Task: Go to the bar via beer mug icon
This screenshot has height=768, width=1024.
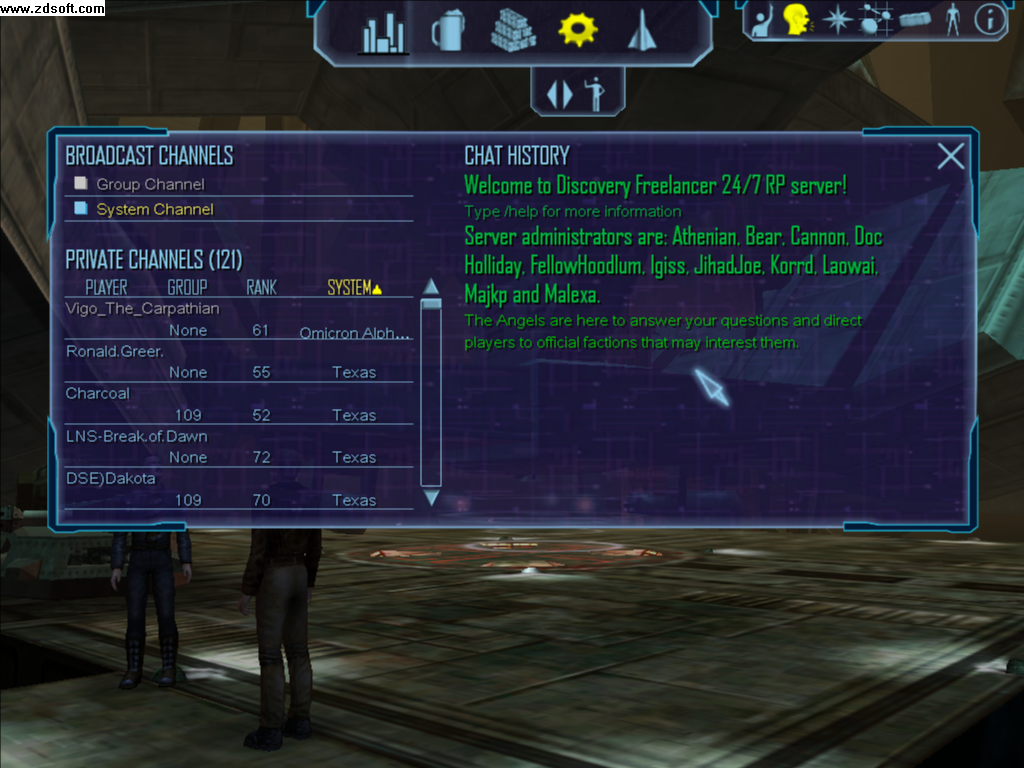Action: point(447,32)
